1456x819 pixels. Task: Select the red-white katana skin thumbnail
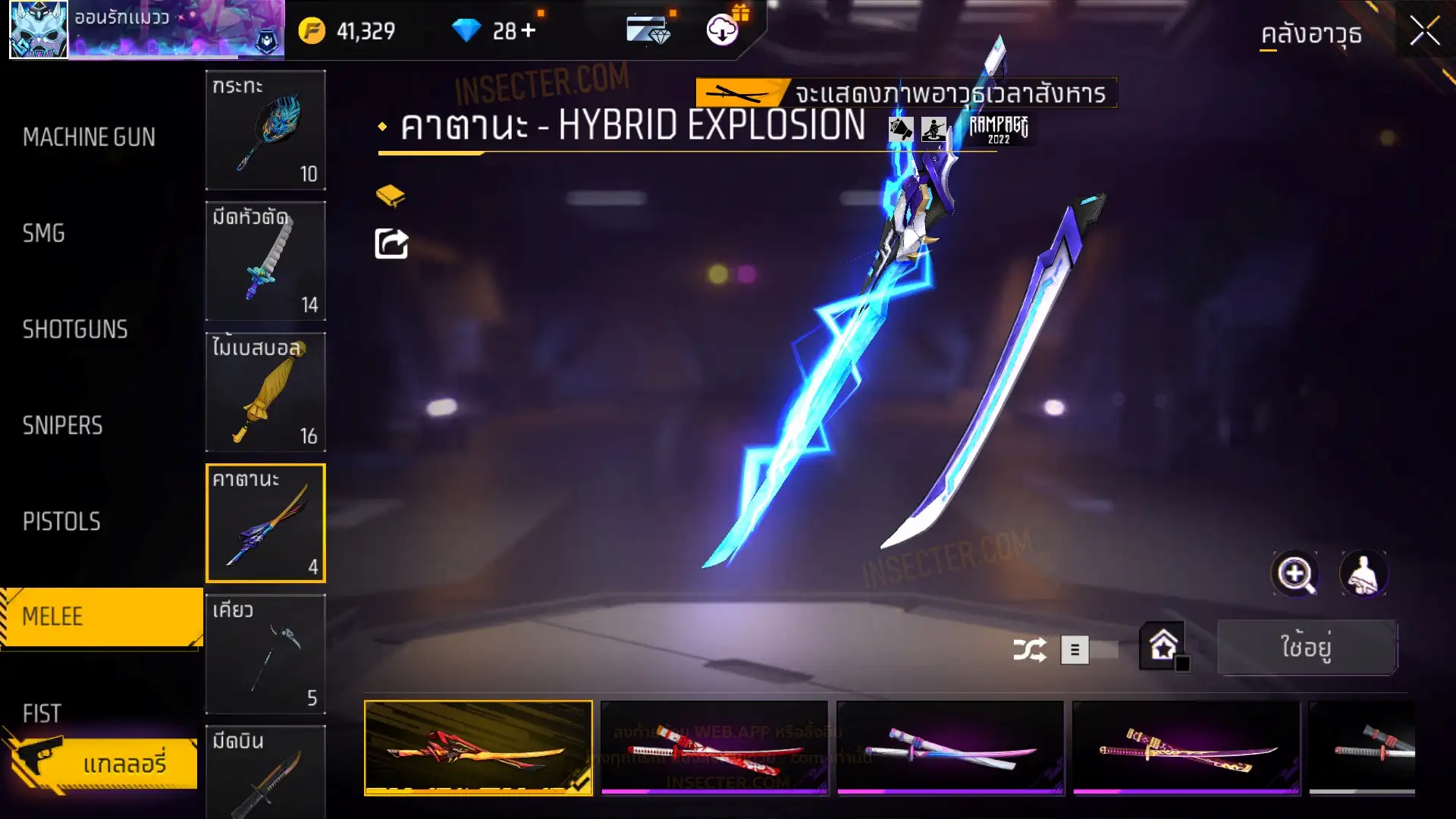(714, 748)
